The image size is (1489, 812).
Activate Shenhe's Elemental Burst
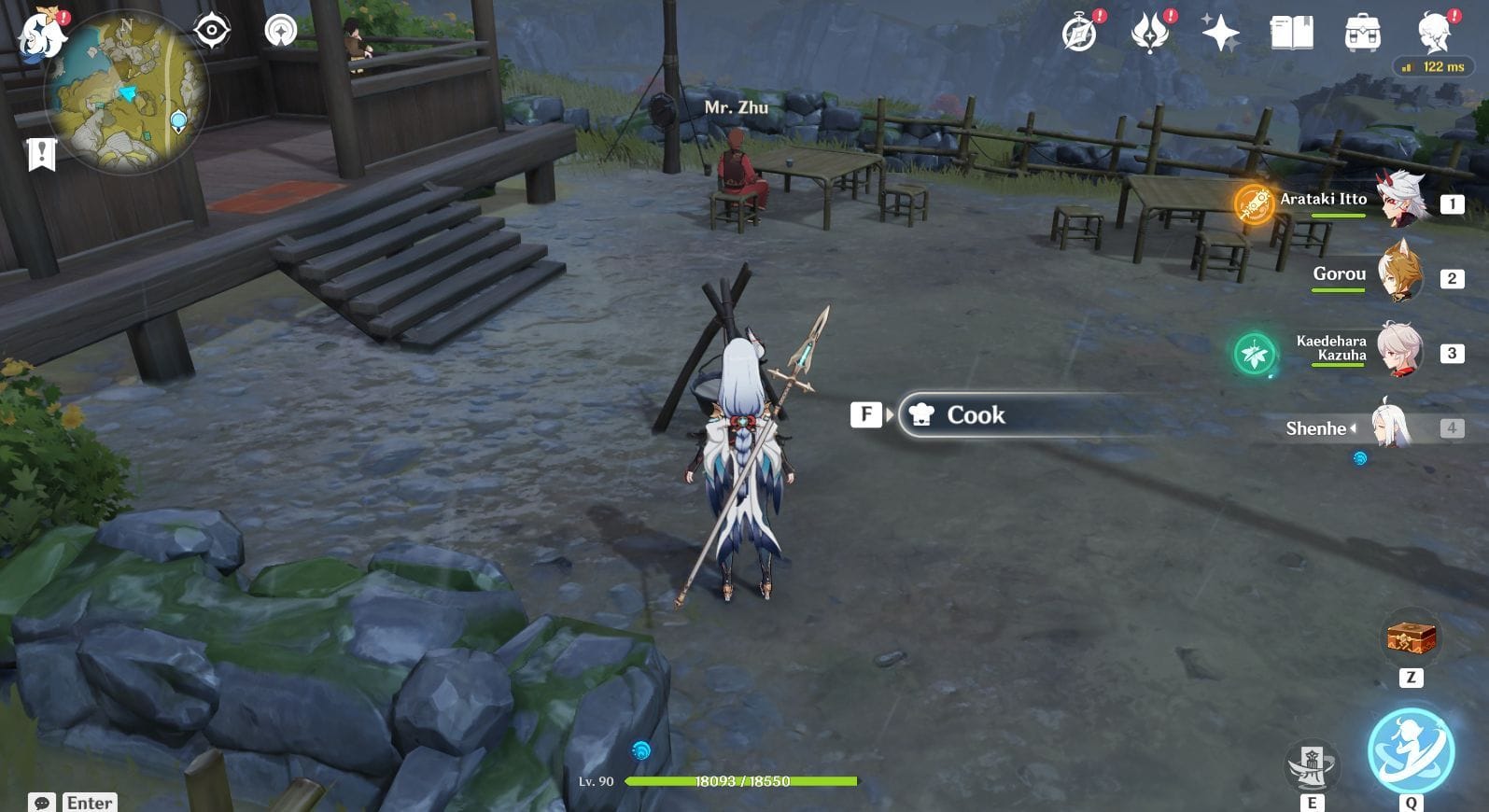[1411, 752]
